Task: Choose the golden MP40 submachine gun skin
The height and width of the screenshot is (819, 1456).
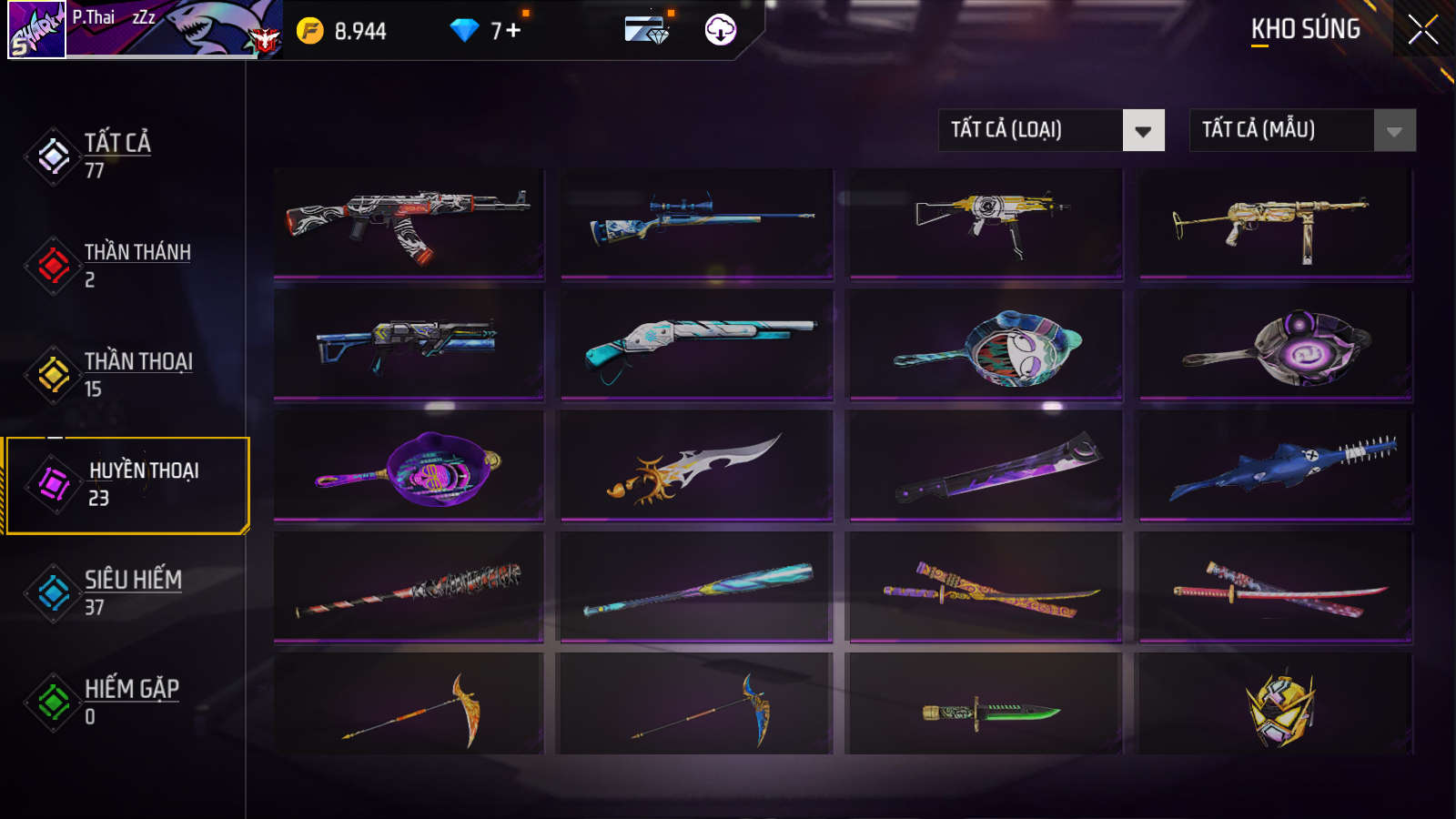Action: point(1275,223)
